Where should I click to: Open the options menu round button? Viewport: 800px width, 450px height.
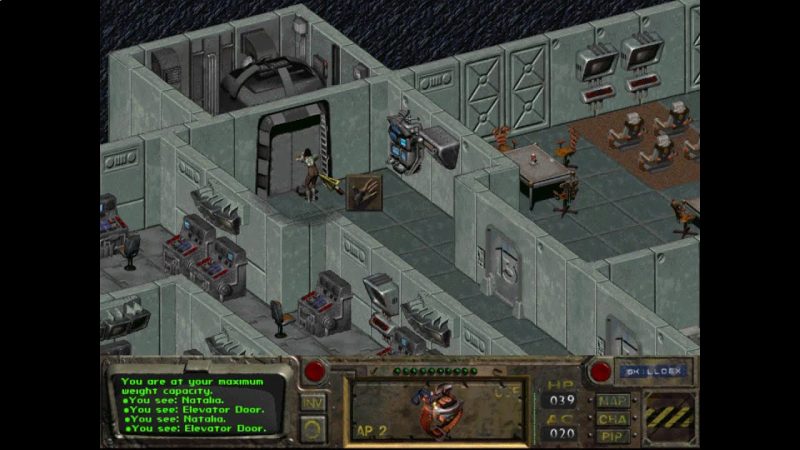(313, 427)
